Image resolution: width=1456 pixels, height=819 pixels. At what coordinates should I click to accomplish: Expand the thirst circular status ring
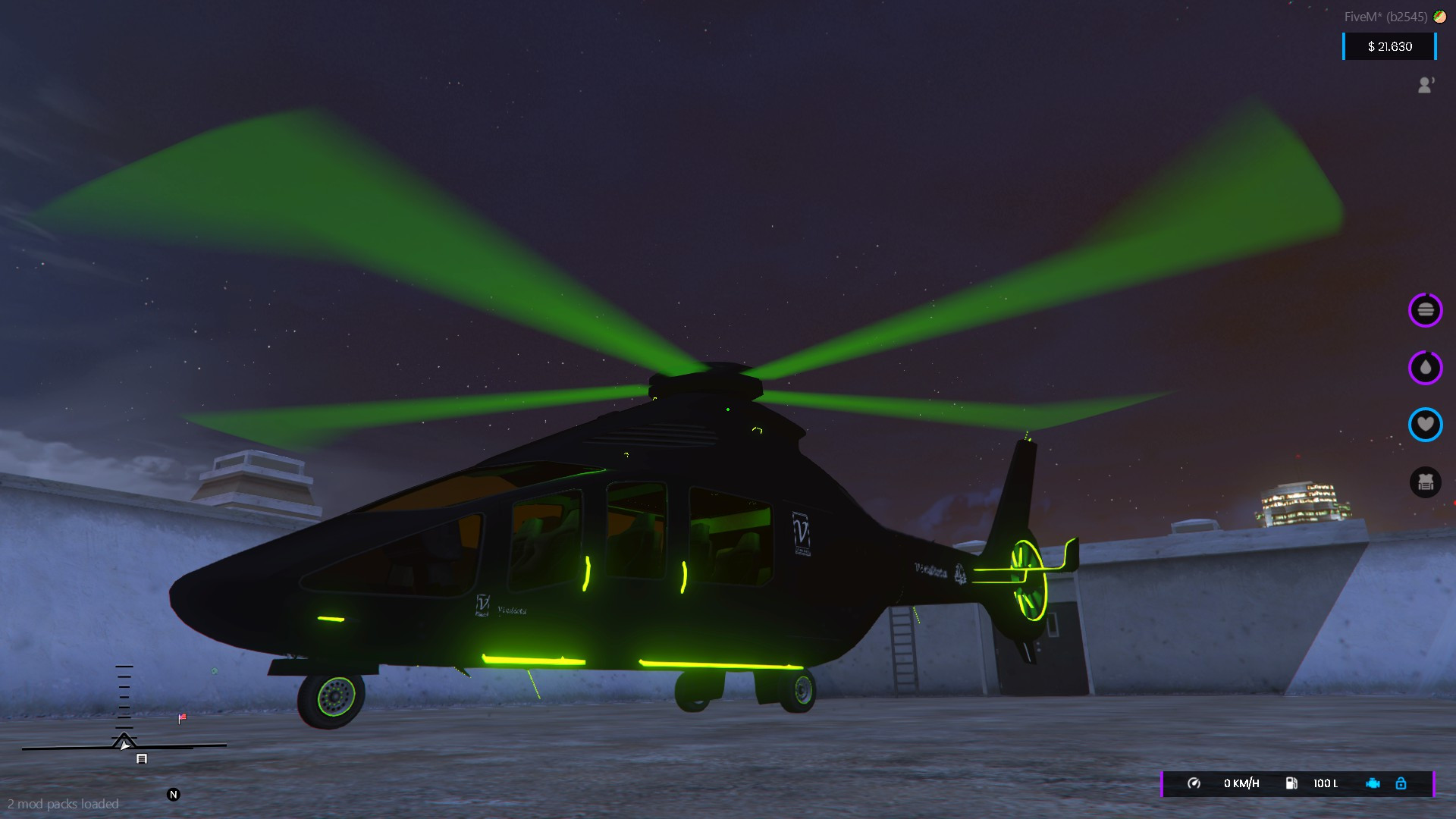(1425, 368)
